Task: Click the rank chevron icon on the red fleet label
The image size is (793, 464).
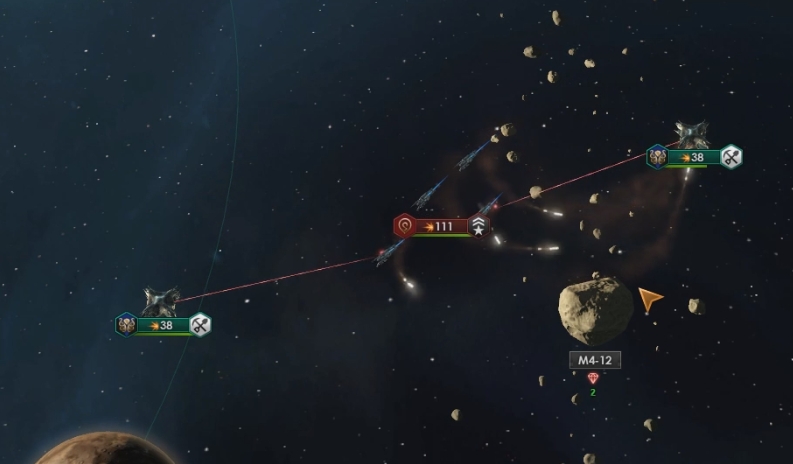Action: pyautogui.click(x=480, y=227)
